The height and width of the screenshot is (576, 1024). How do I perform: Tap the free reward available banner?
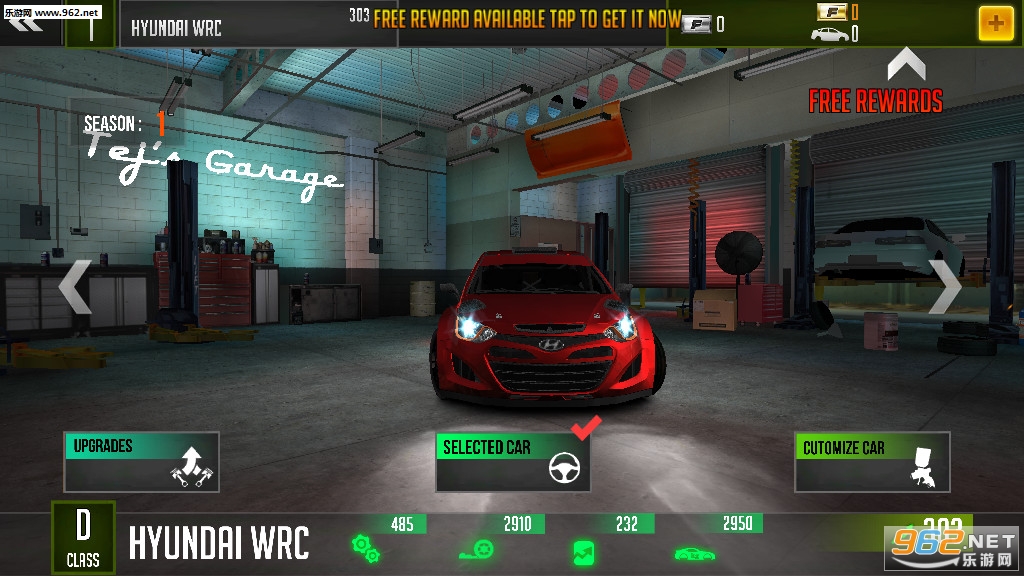pyautogui.click(x=527, y=21)
